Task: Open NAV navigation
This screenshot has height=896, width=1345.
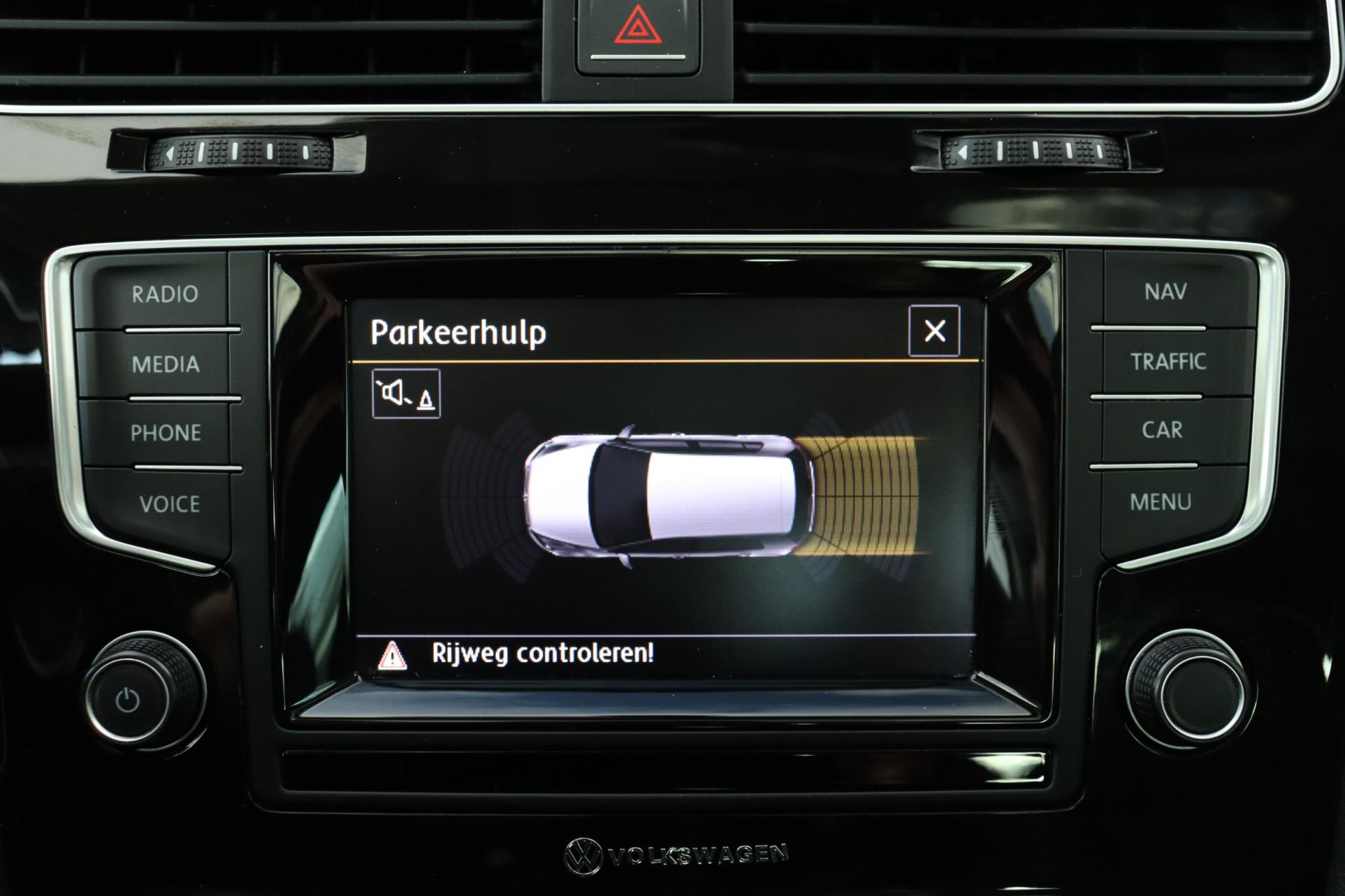Action: point(1165,291)
